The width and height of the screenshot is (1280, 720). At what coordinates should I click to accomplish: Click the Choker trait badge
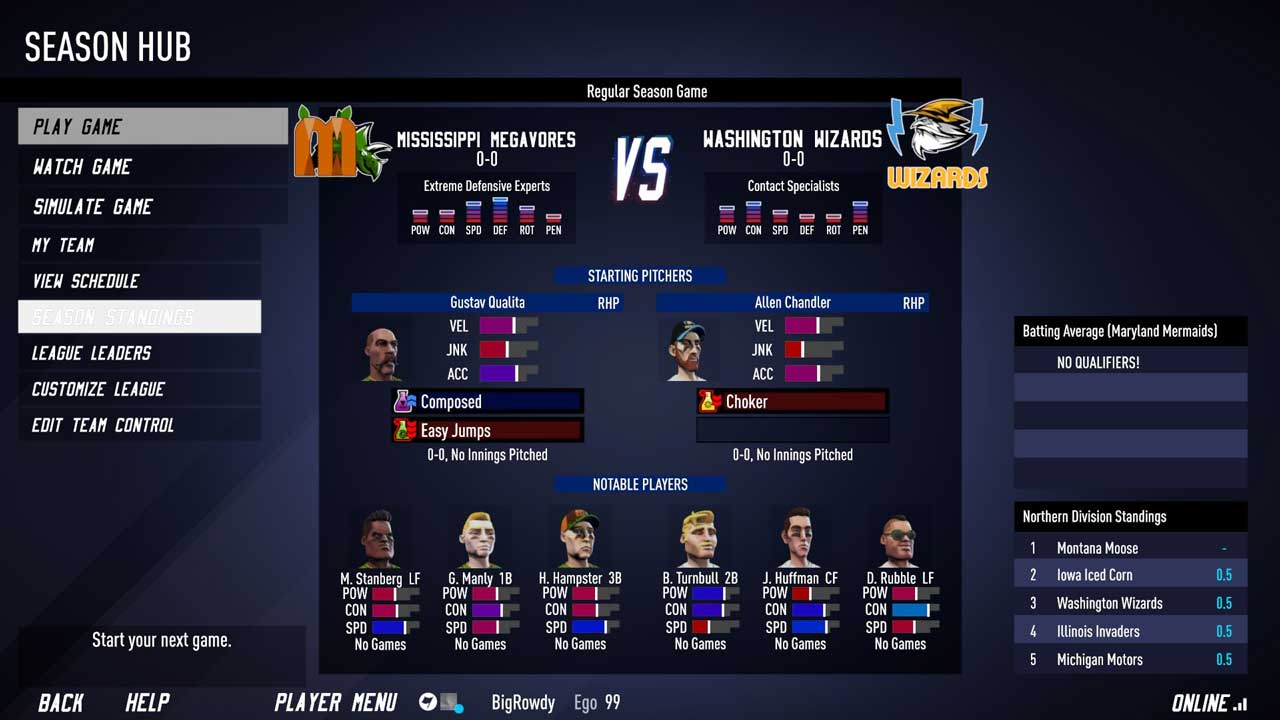coord(791,402)
